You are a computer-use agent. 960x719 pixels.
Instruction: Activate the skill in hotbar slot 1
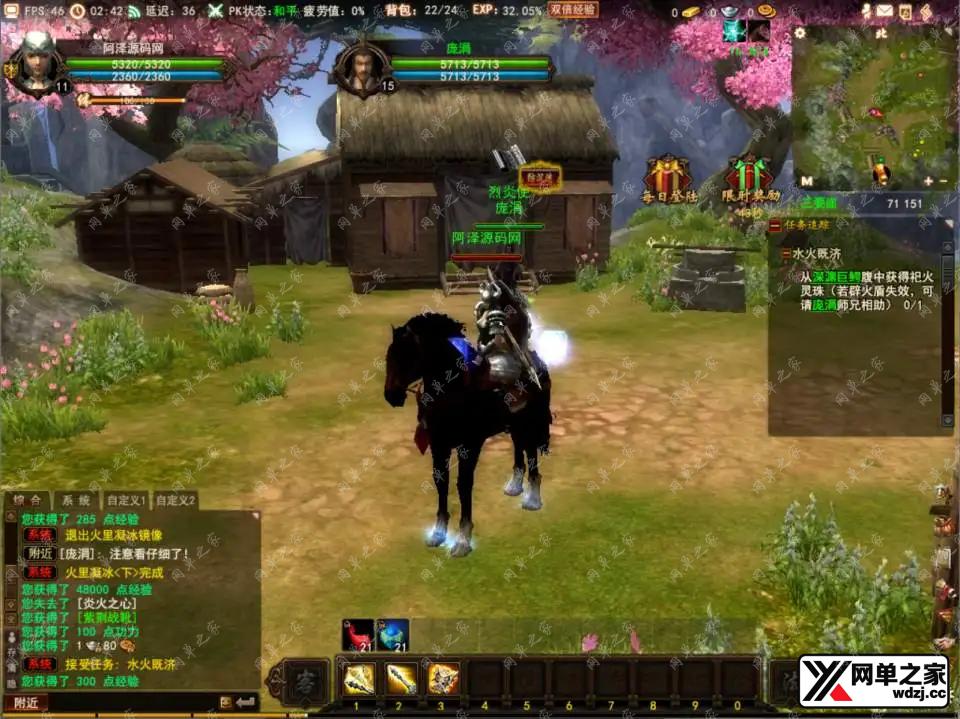pos(359,679)
